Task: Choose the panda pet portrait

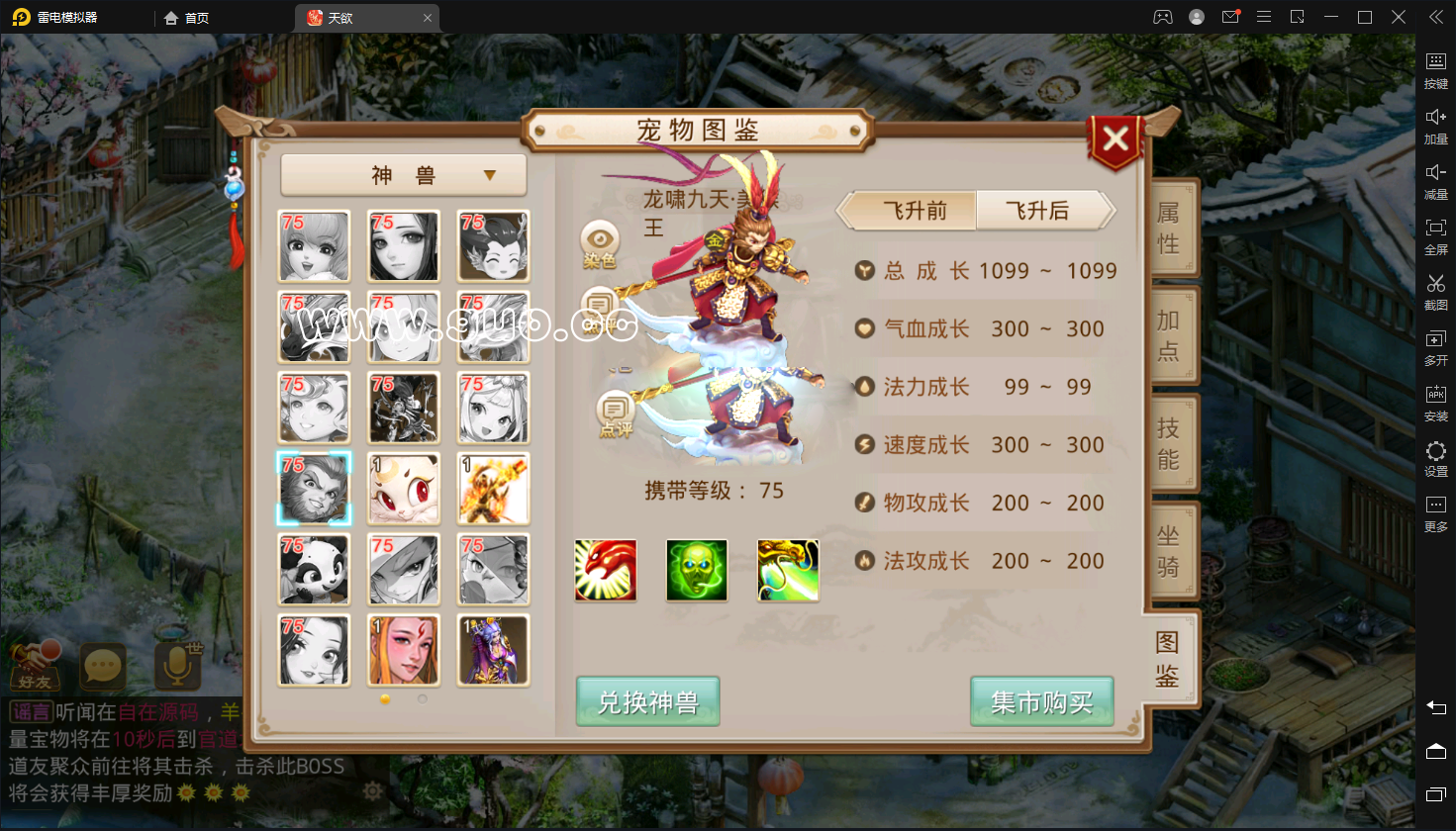Action: click(314, 570)
